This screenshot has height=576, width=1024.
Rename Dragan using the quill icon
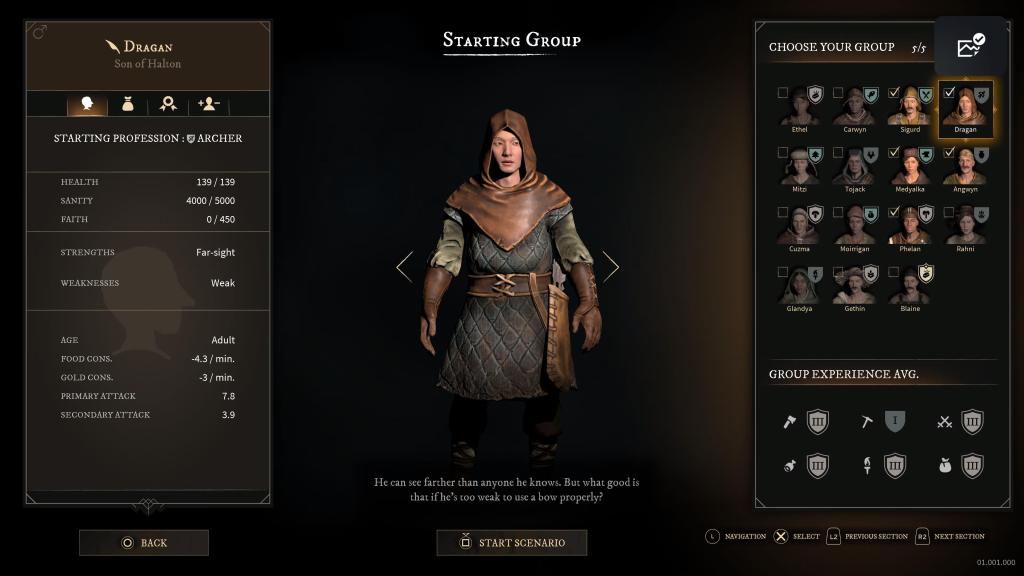point(112,46)
